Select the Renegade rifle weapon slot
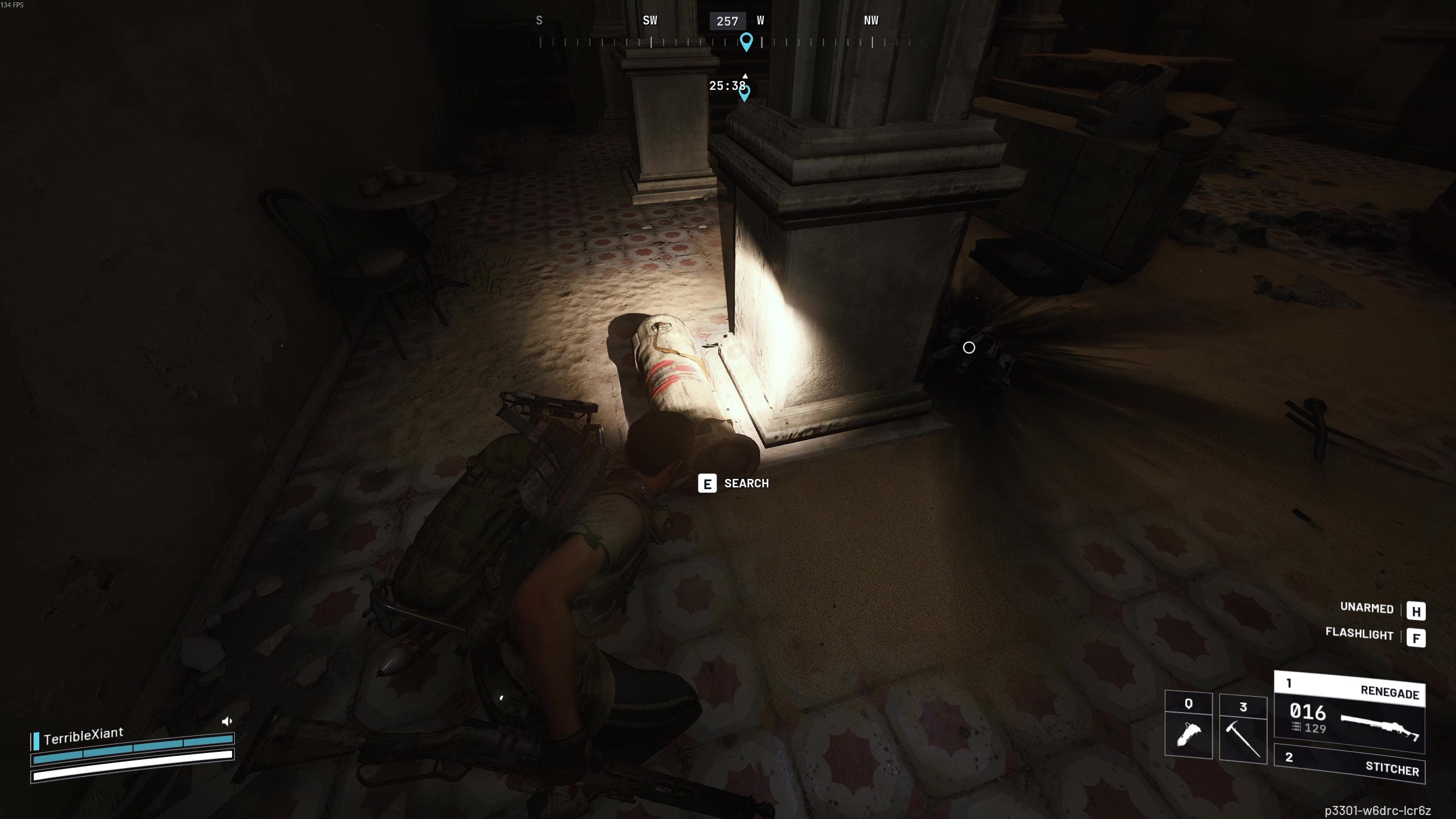The height and width of the screenshot is (819, 1456). pos(1349,713)
